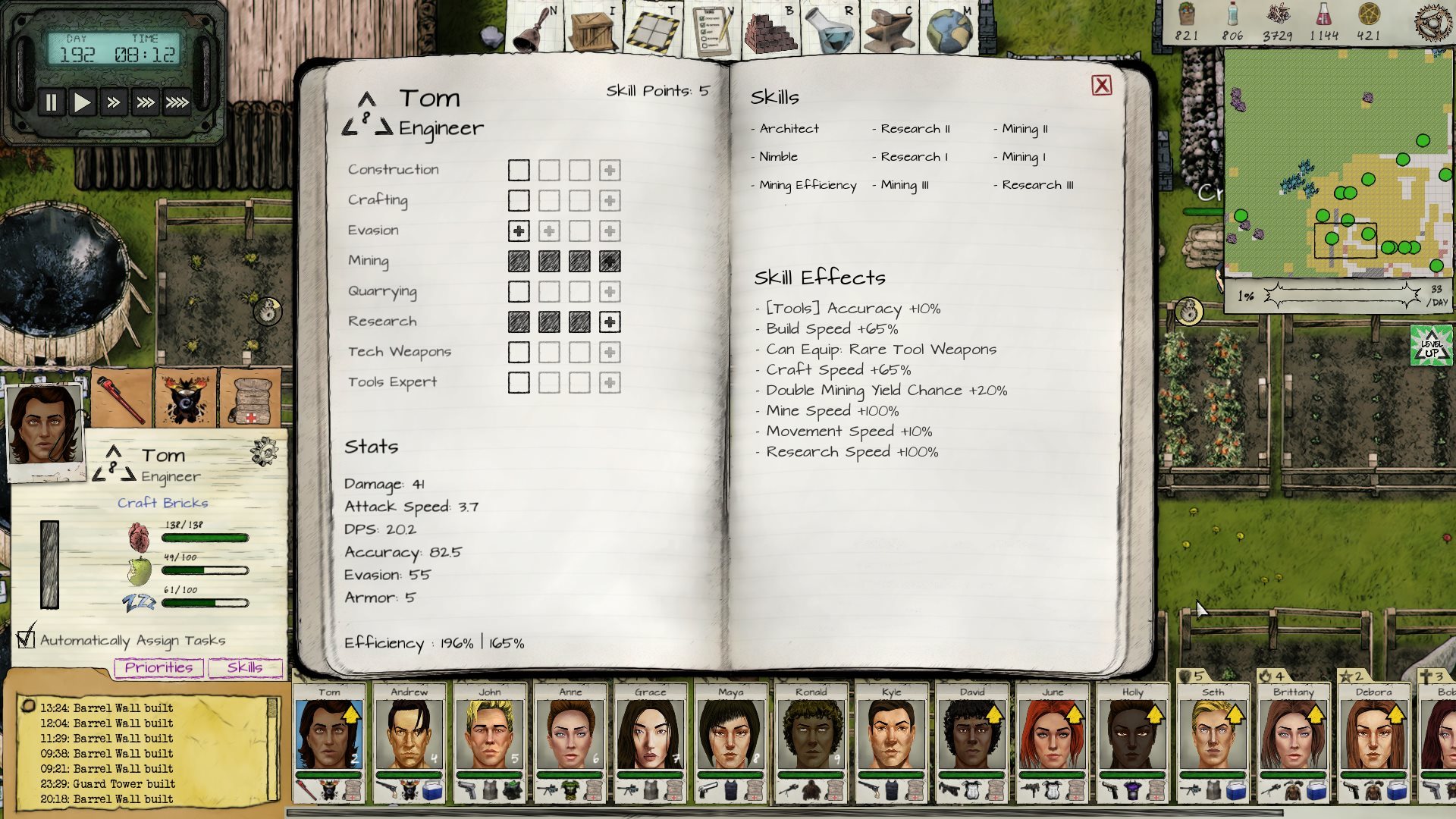Open the research flask menu

point(828,30)
